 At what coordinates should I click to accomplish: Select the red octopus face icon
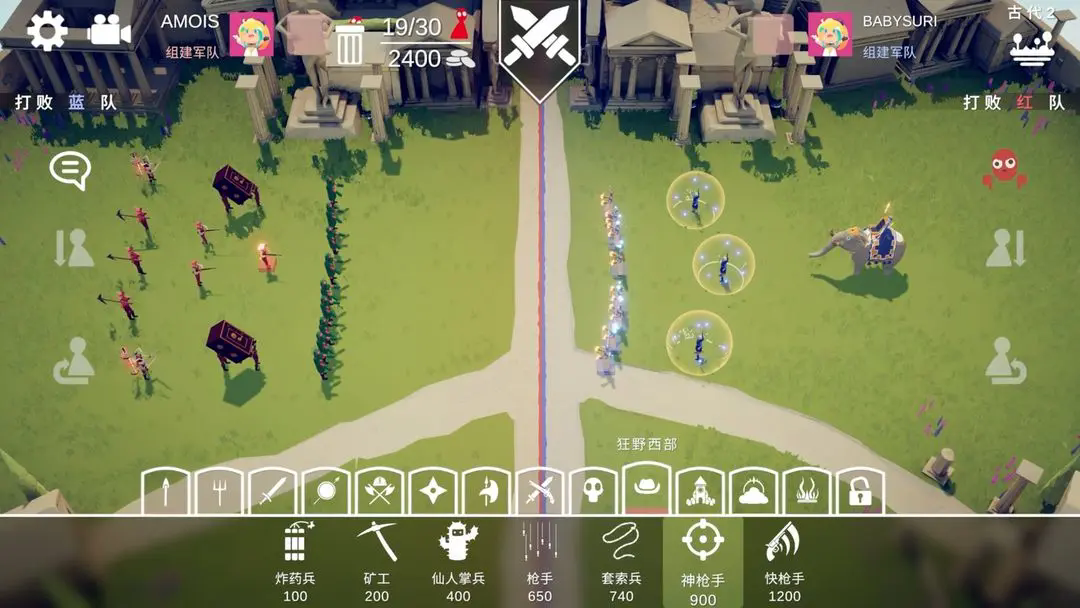pos(1004,168)
